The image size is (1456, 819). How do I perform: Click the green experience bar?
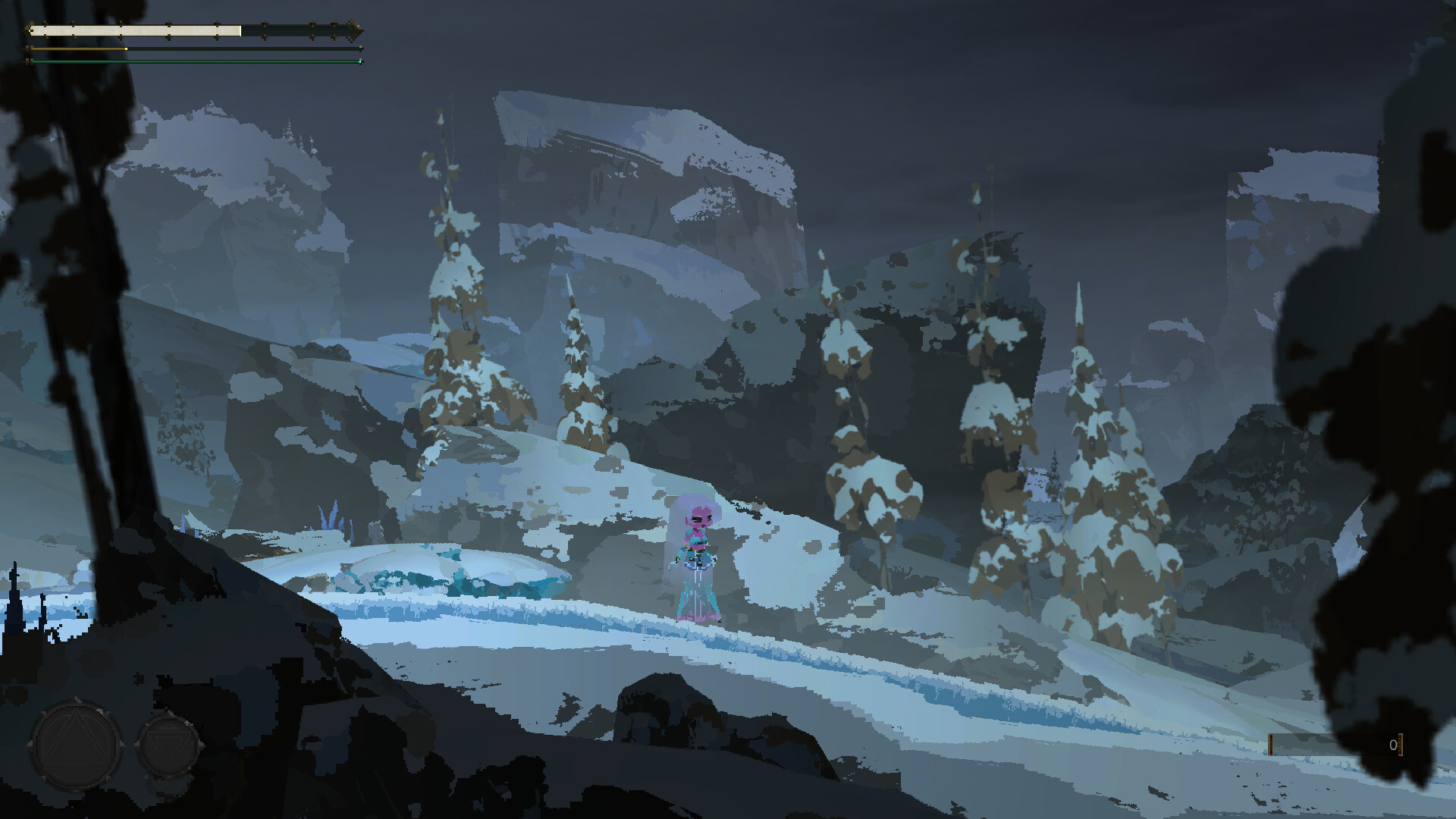(190, 61)
